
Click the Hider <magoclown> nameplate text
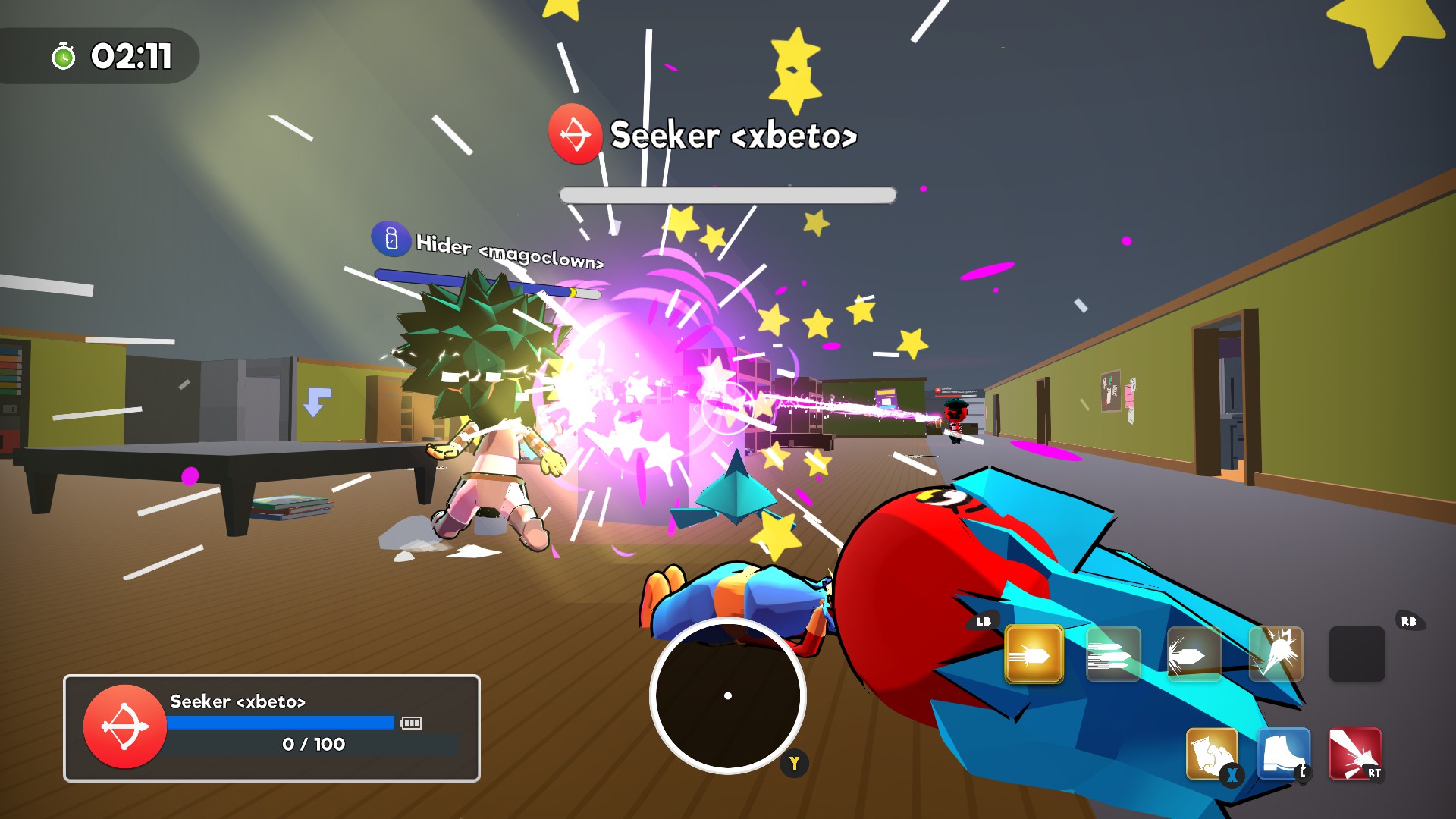tap(510, 249)
